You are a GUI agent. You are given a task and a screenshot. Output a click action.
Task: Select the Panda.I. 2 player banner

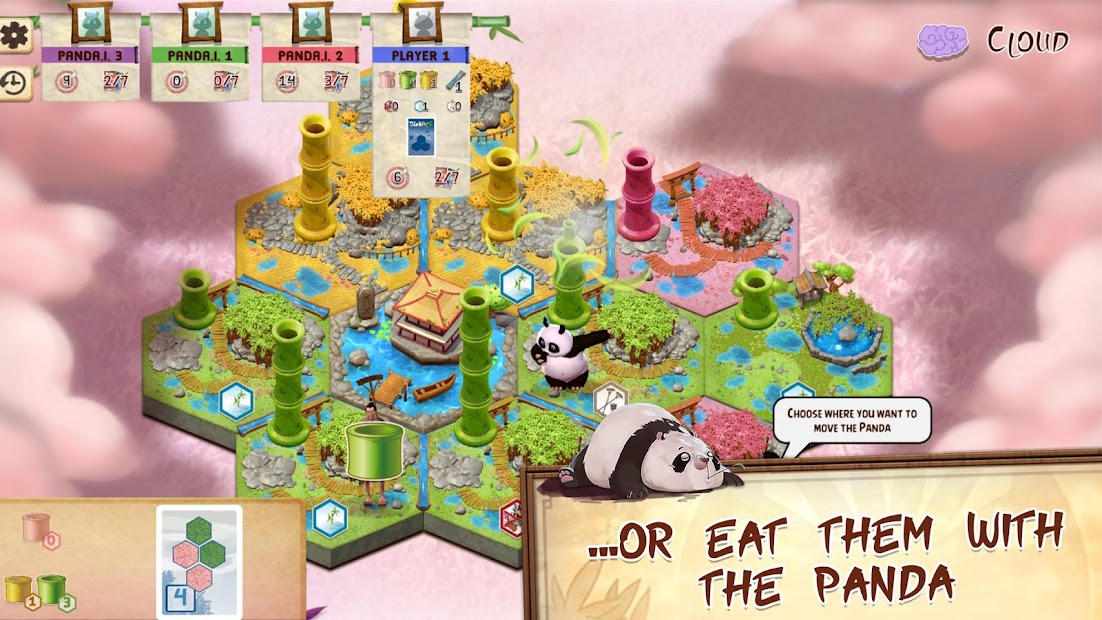point(311,55)
